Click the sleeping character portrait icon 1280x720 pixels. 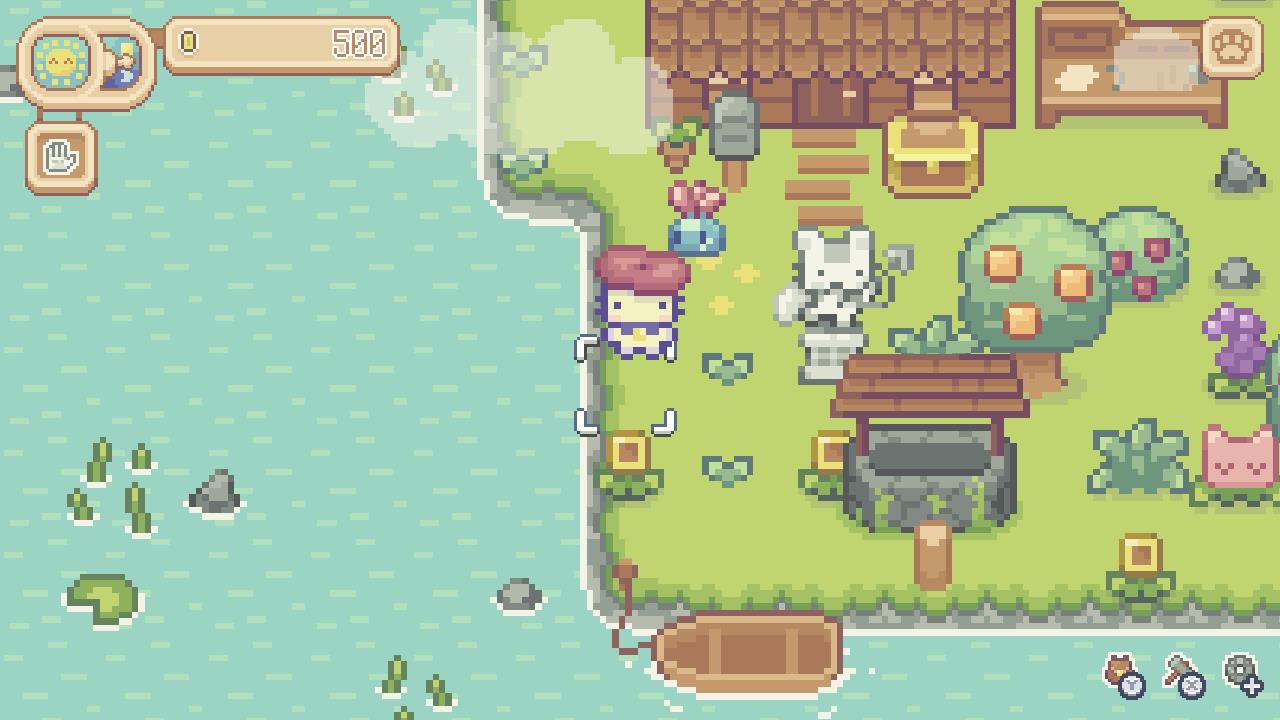click(122, 63)
